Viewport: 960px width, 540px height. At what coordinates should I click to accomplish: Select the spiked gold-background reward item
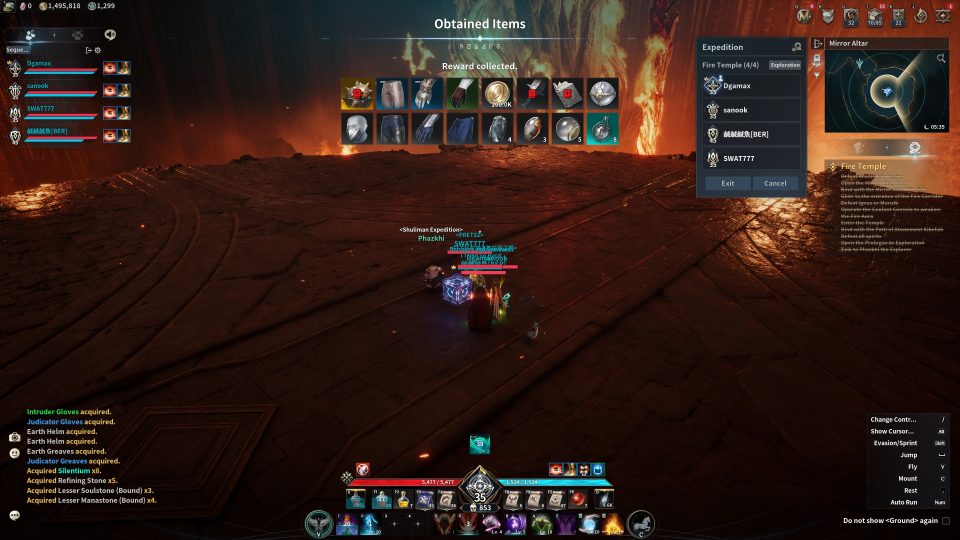356,93
